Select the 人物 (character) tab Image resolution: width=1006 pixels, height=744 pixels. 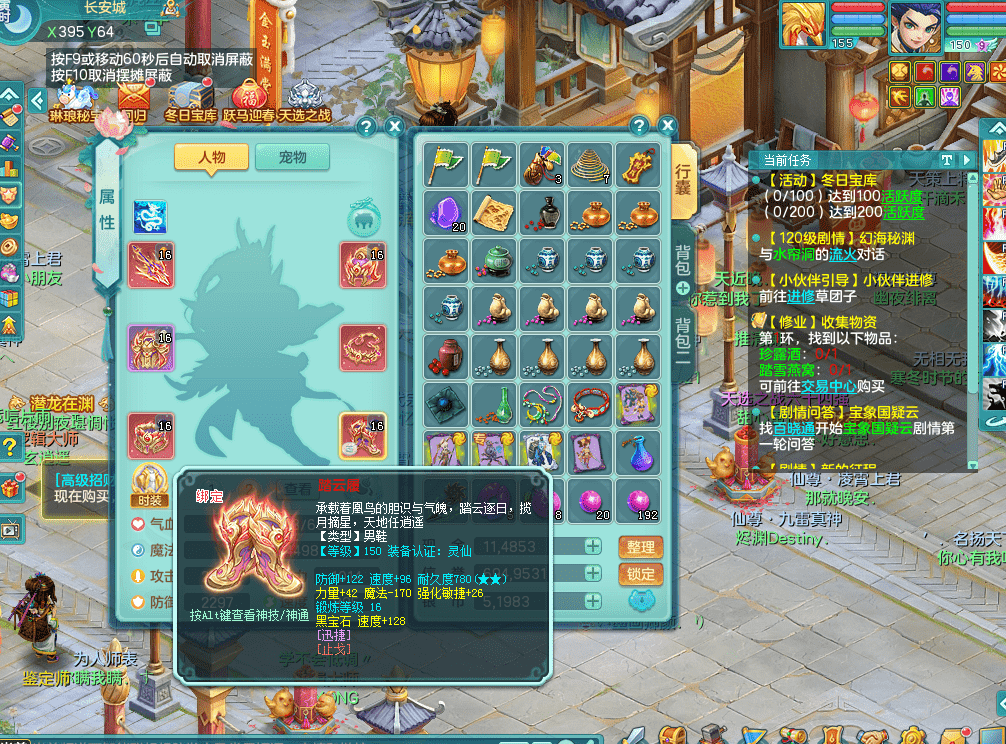click(x=211, y=157)
